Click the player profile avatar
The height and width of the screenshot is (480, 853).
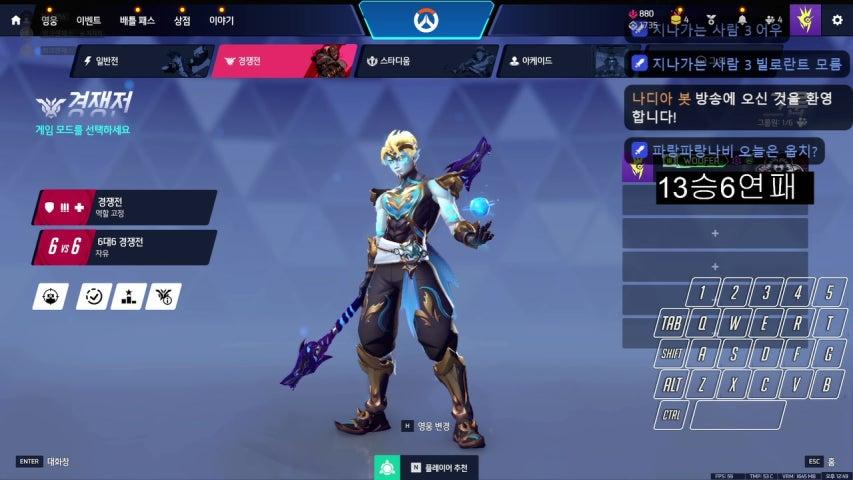(x=804, y=19)
